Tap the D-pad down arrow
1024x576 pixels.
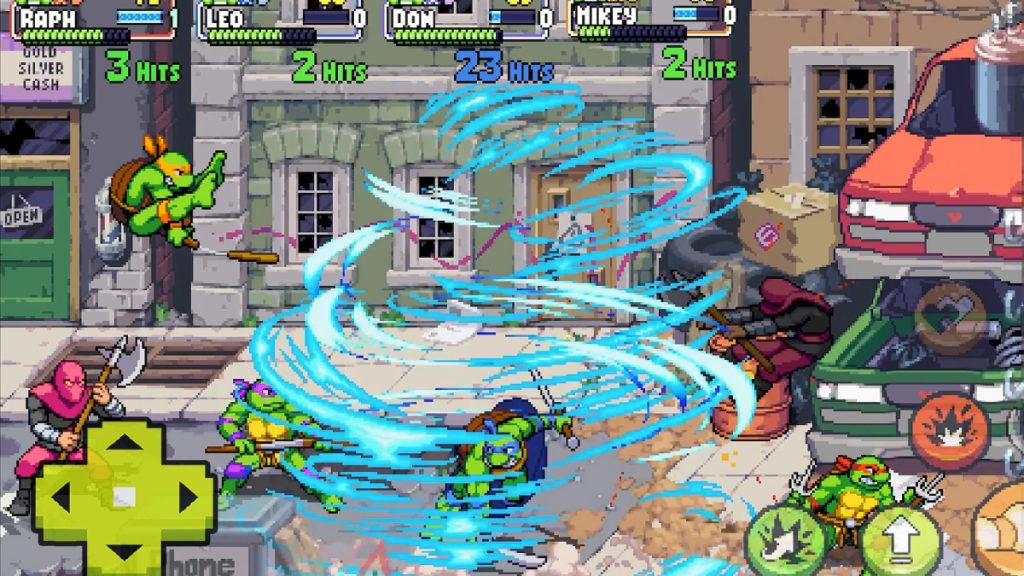pos(123,546)
